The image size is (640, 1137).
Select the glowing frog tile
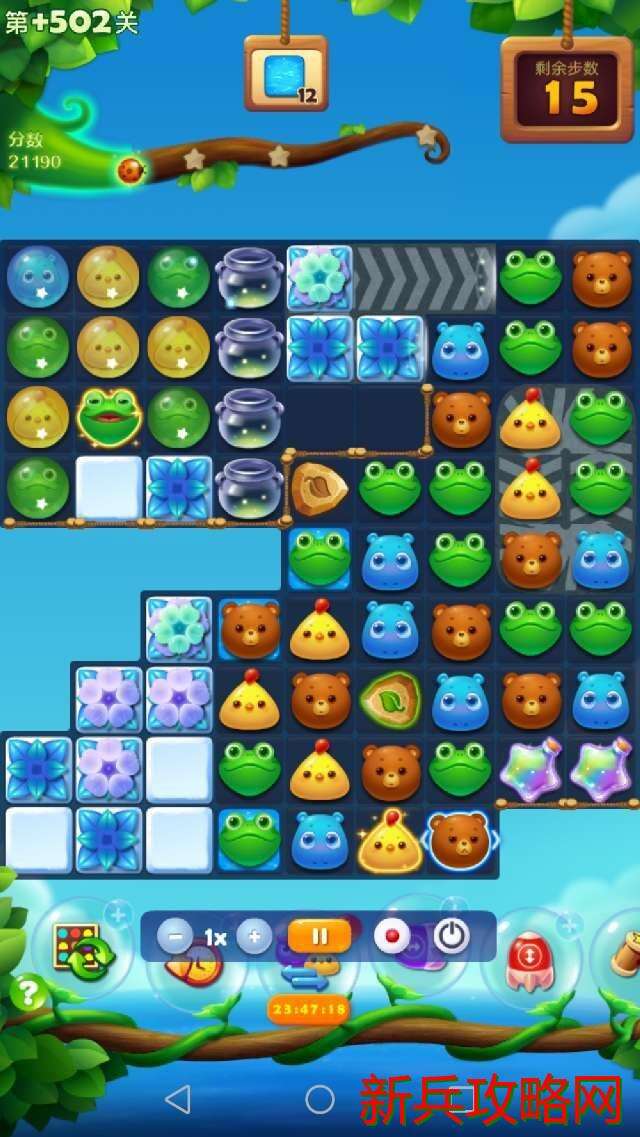pos(109,417)
